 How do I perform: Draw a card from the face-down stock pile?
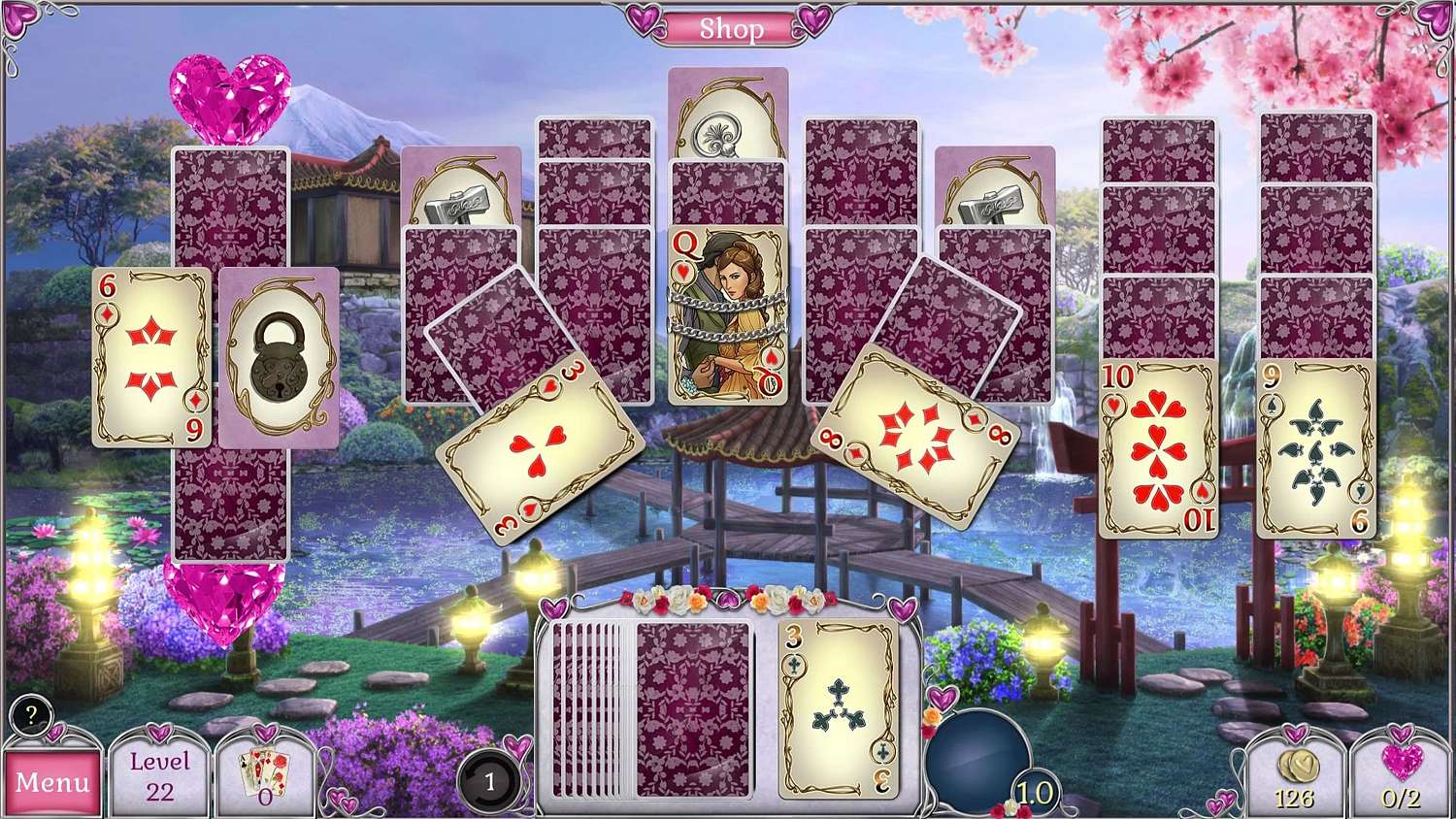coord(691,708)
